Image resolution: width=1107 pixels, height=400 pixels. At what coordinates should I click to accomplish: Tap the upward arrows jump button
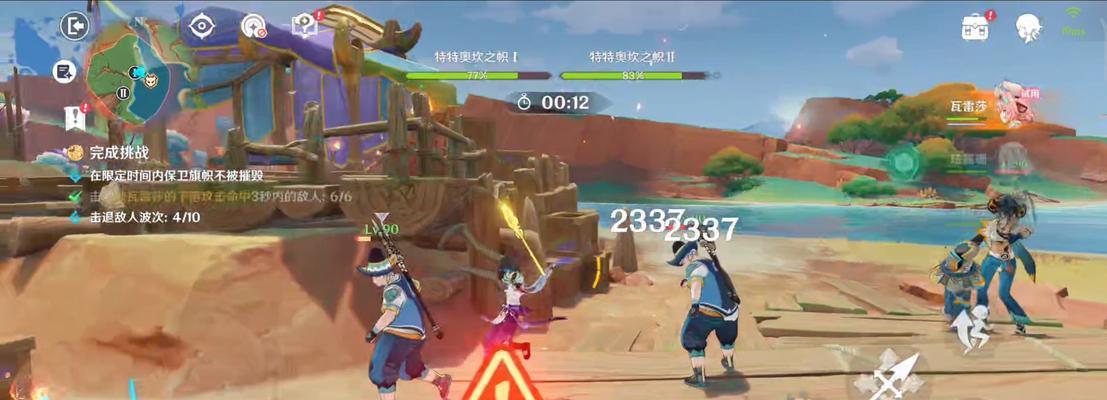[970, 330]
